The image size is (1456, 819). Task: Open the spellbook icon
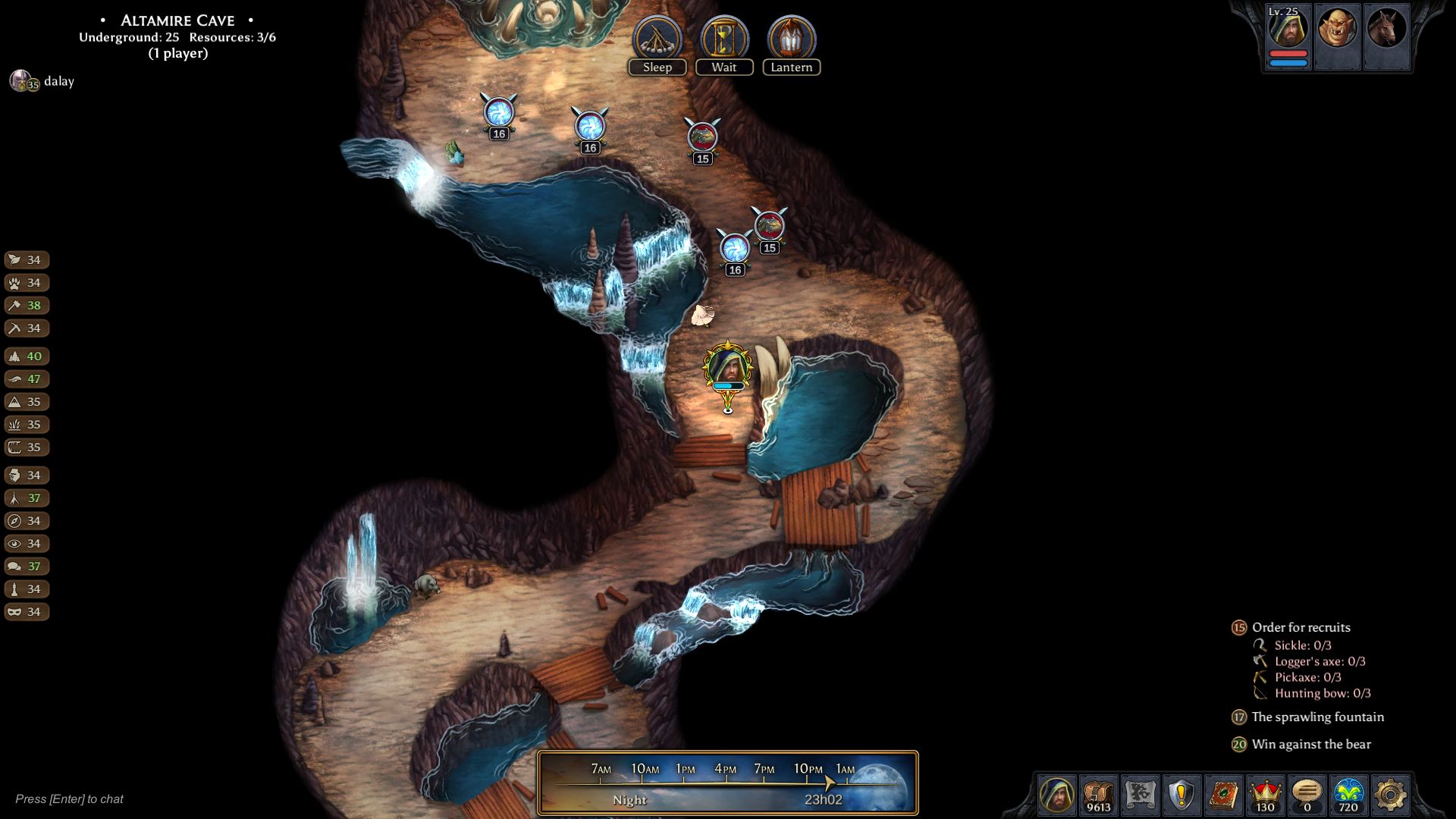(x=1224, y=792)
